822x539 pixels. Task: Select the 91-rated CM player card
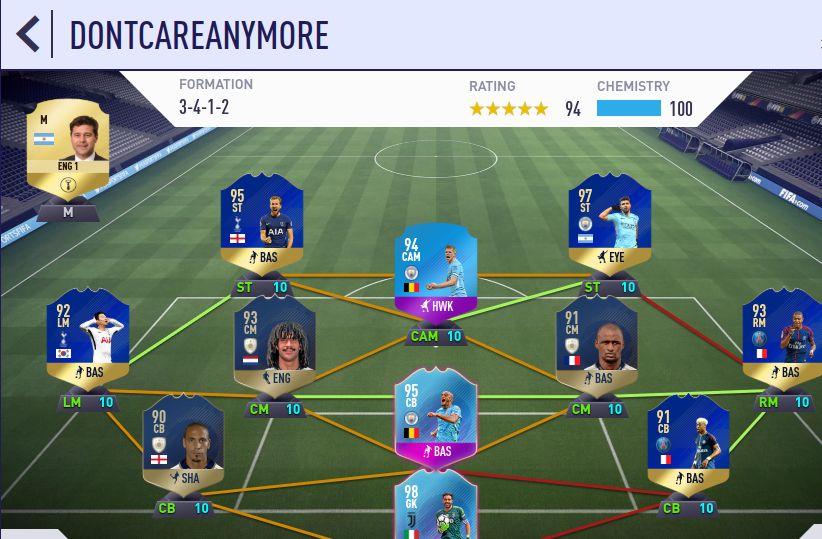click(596, 342)
